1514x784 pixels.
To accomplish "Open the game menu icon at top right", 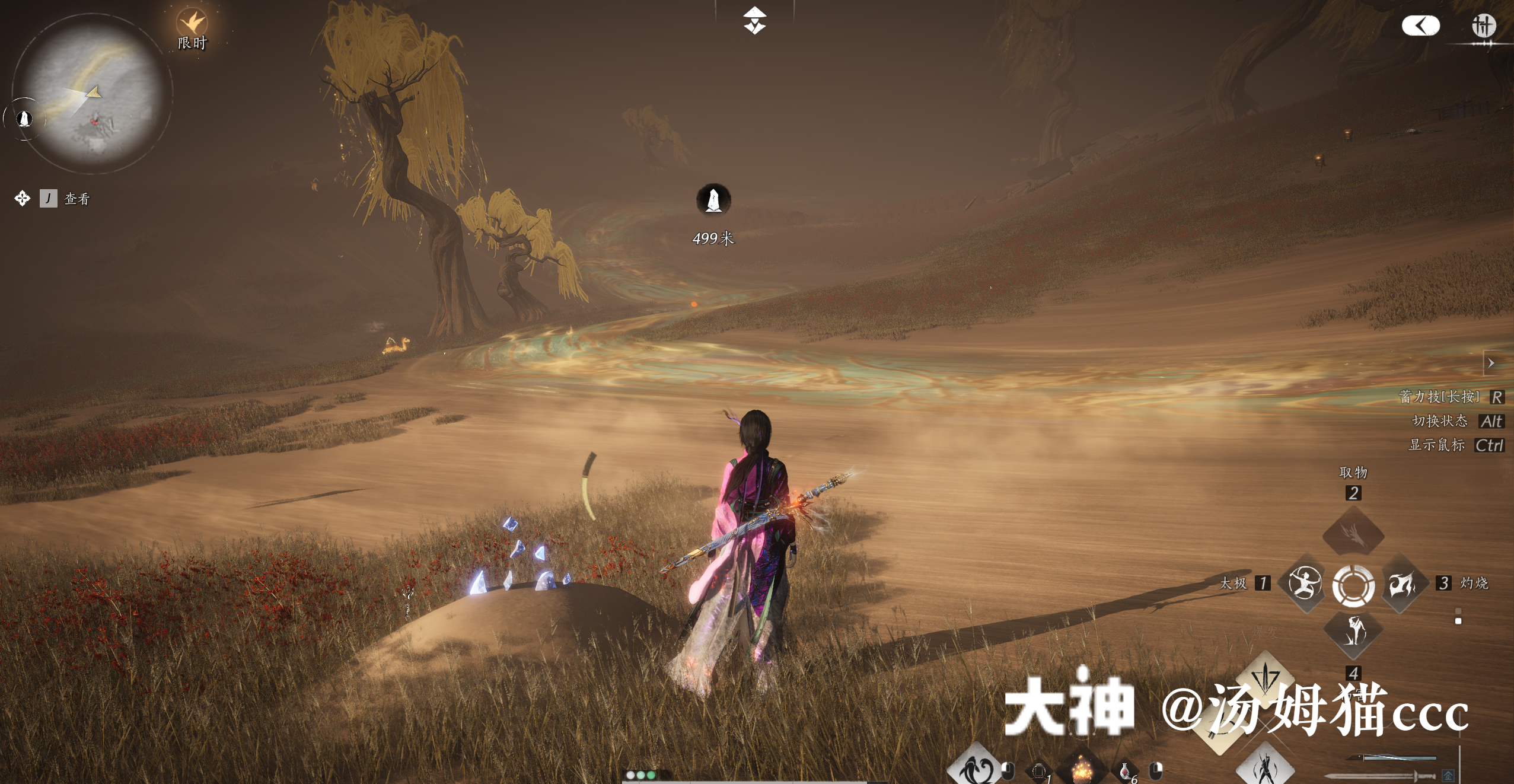I will pyautogui.click(x=1486, y=26).
